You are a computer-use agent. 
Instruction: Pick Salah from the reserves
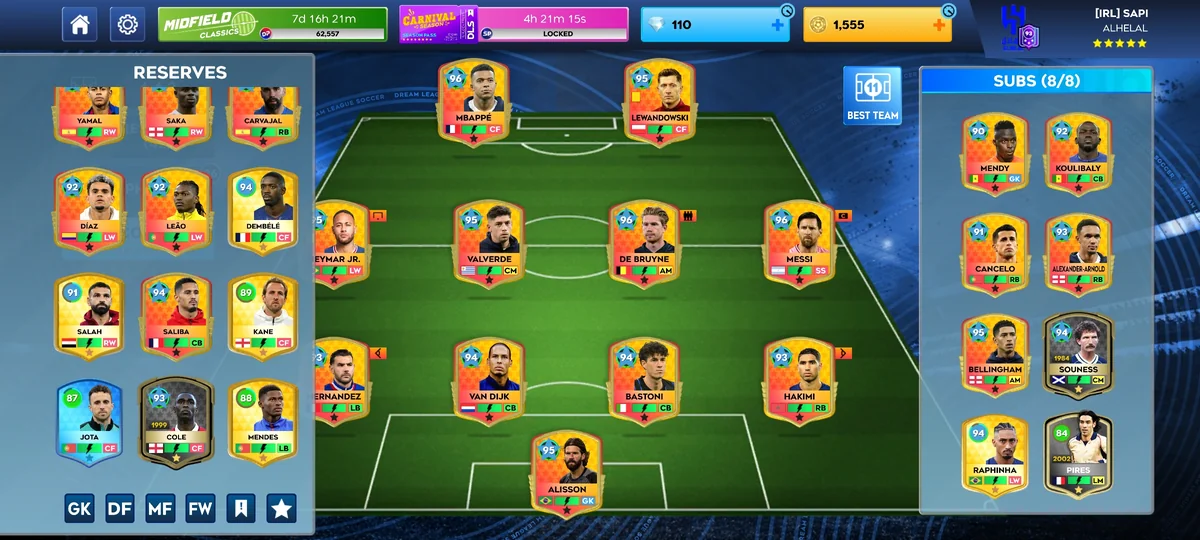coord(89,317)
